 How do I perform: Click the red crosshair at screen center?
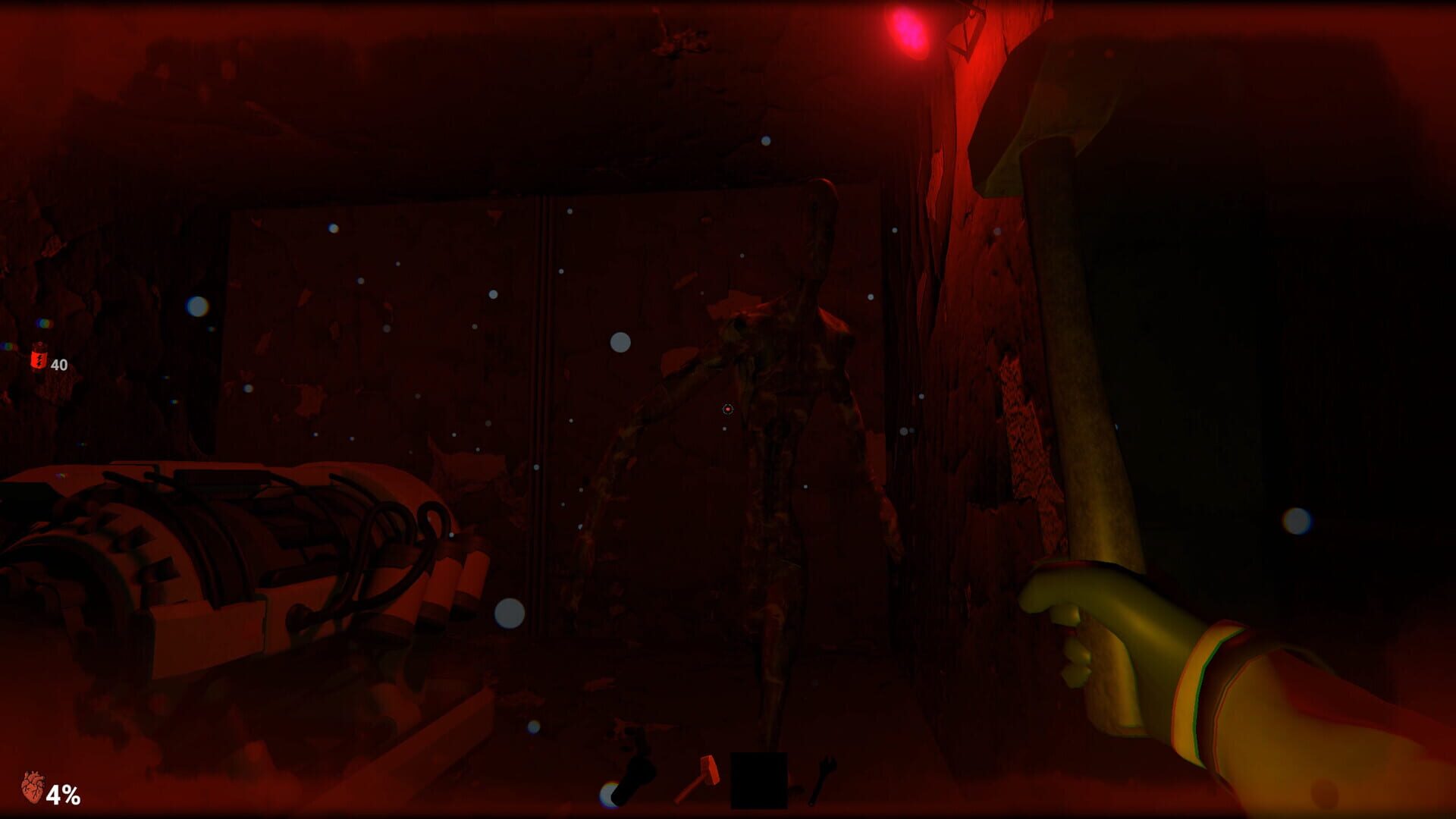tap(726, 409)
